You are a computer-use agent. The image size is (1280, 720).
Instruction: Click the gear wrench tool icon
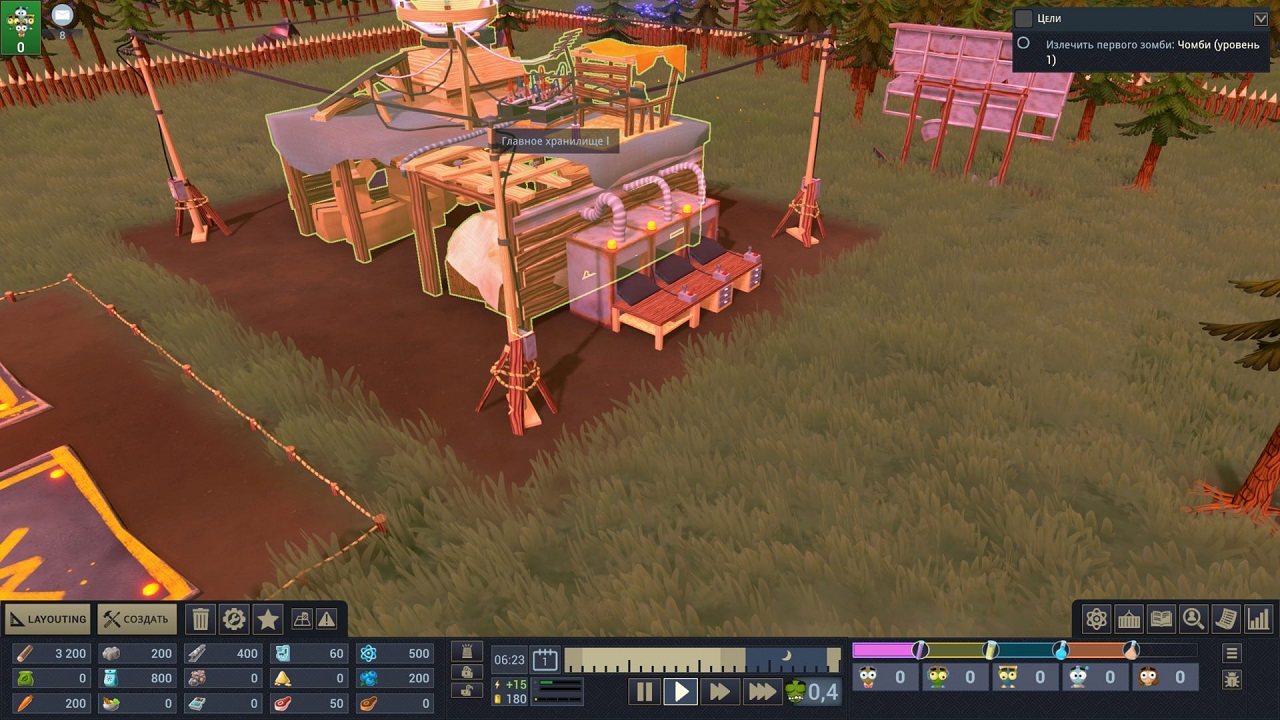(x=234, y=619)
